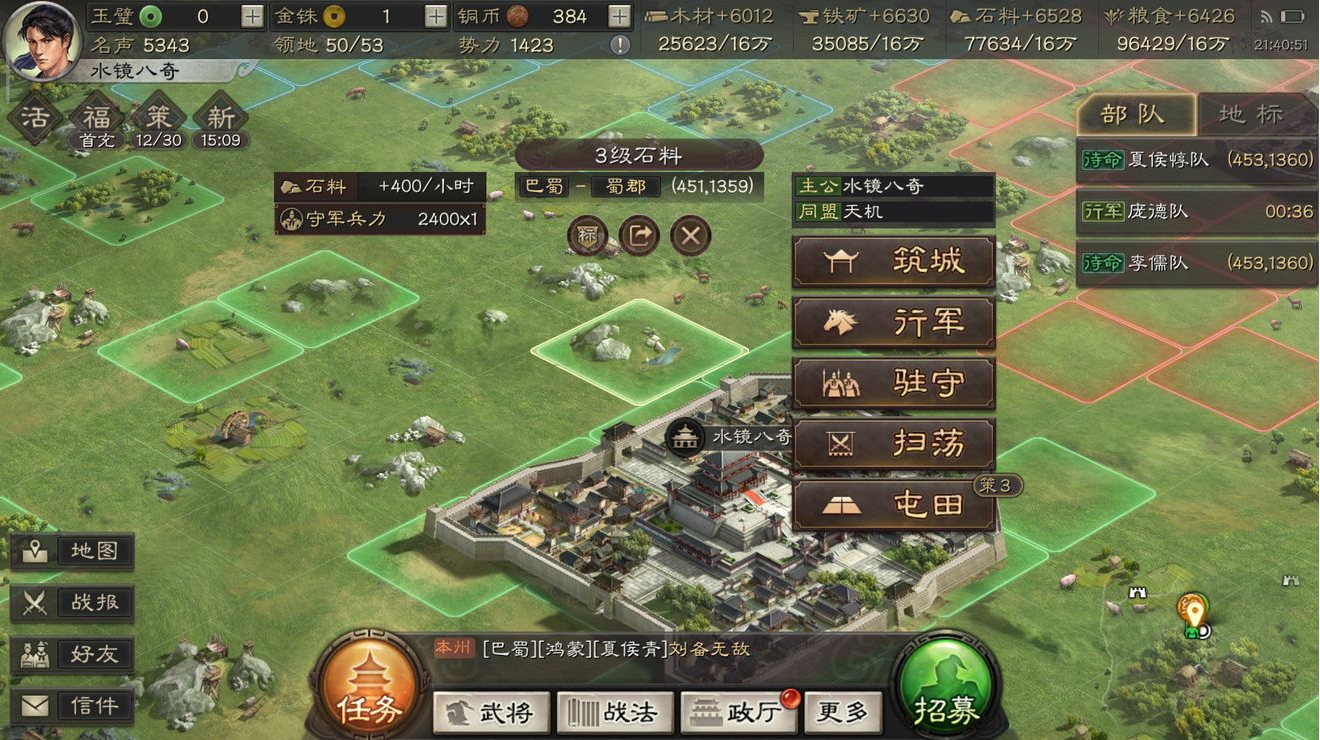This screenshot has width=1320, height=740.
Task: Expand the 更多 more options menu
Action: 843,712
